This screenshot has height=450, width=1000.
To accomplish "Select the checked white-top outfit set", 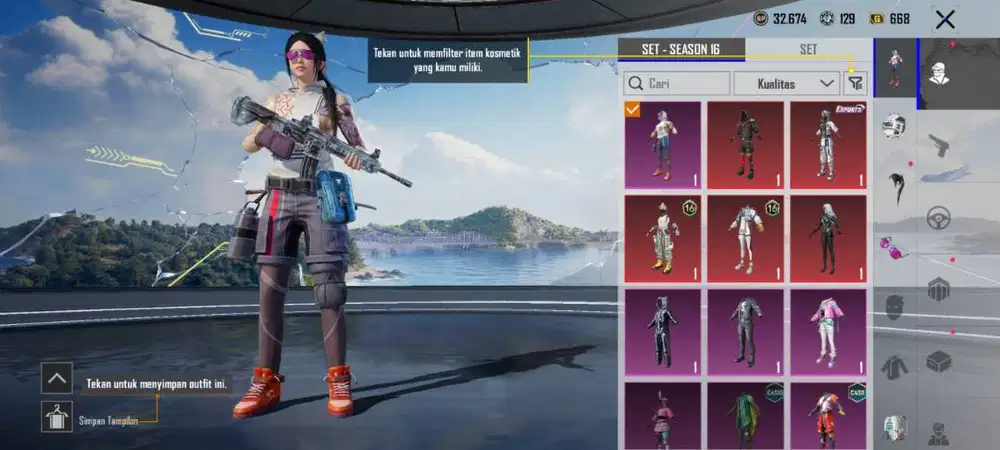I will (663, 145).
